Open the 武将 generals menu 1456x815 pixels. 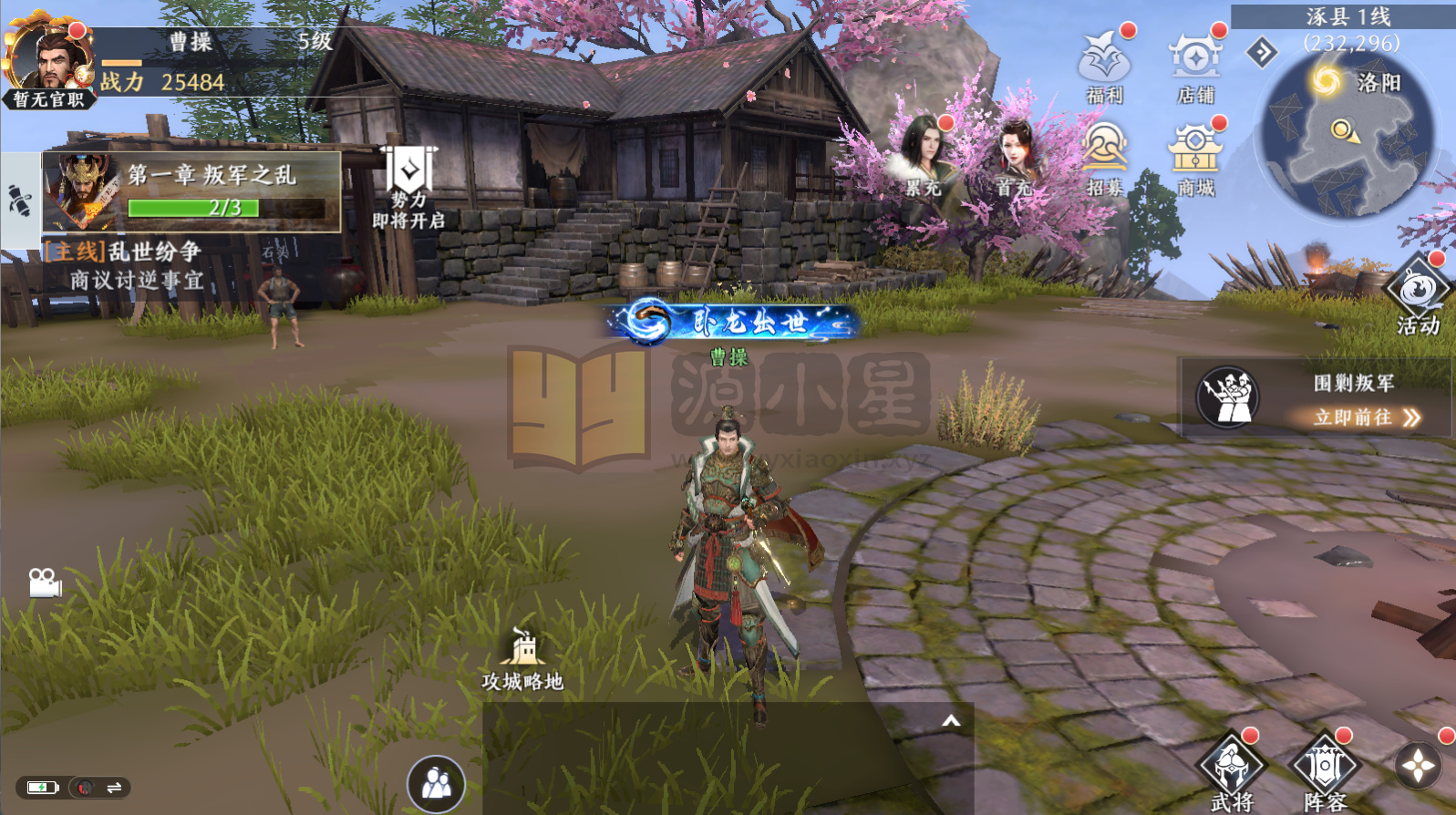point(1233,771)
